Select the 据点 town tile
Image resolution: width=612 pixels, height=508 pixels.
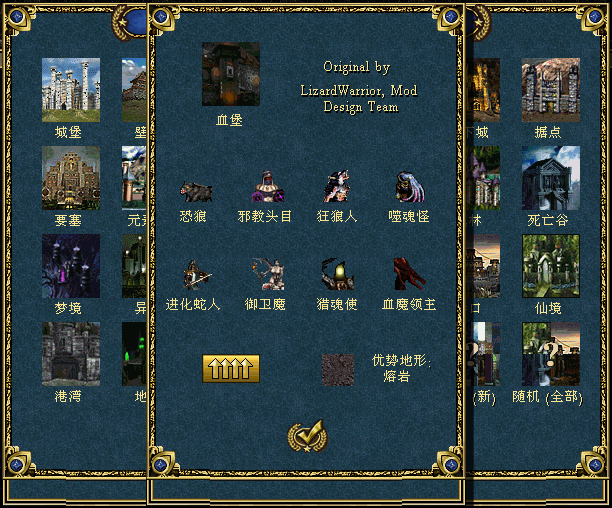[550, 89]
